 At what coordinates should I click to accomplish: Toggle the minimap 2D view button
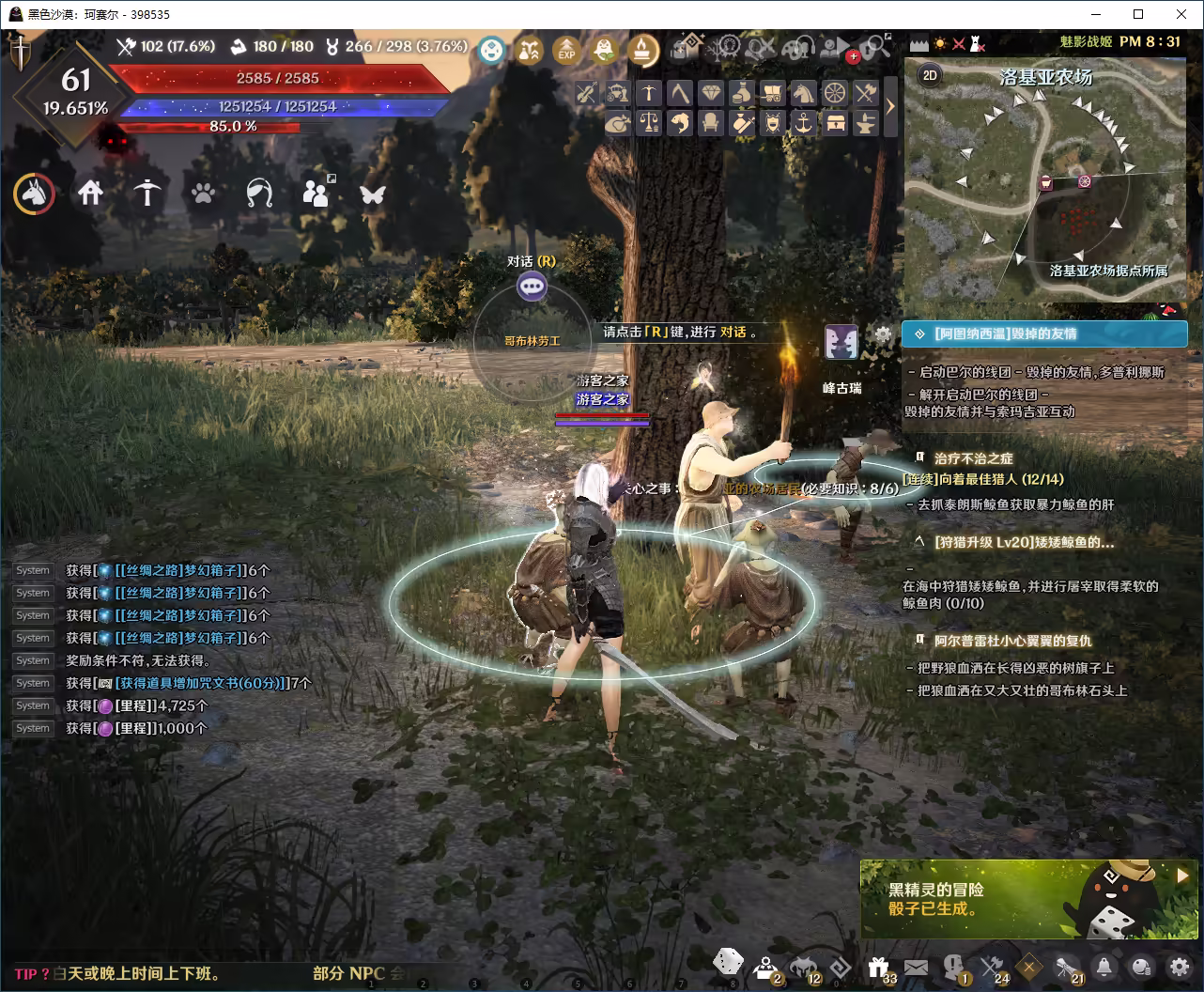(930, 75)
